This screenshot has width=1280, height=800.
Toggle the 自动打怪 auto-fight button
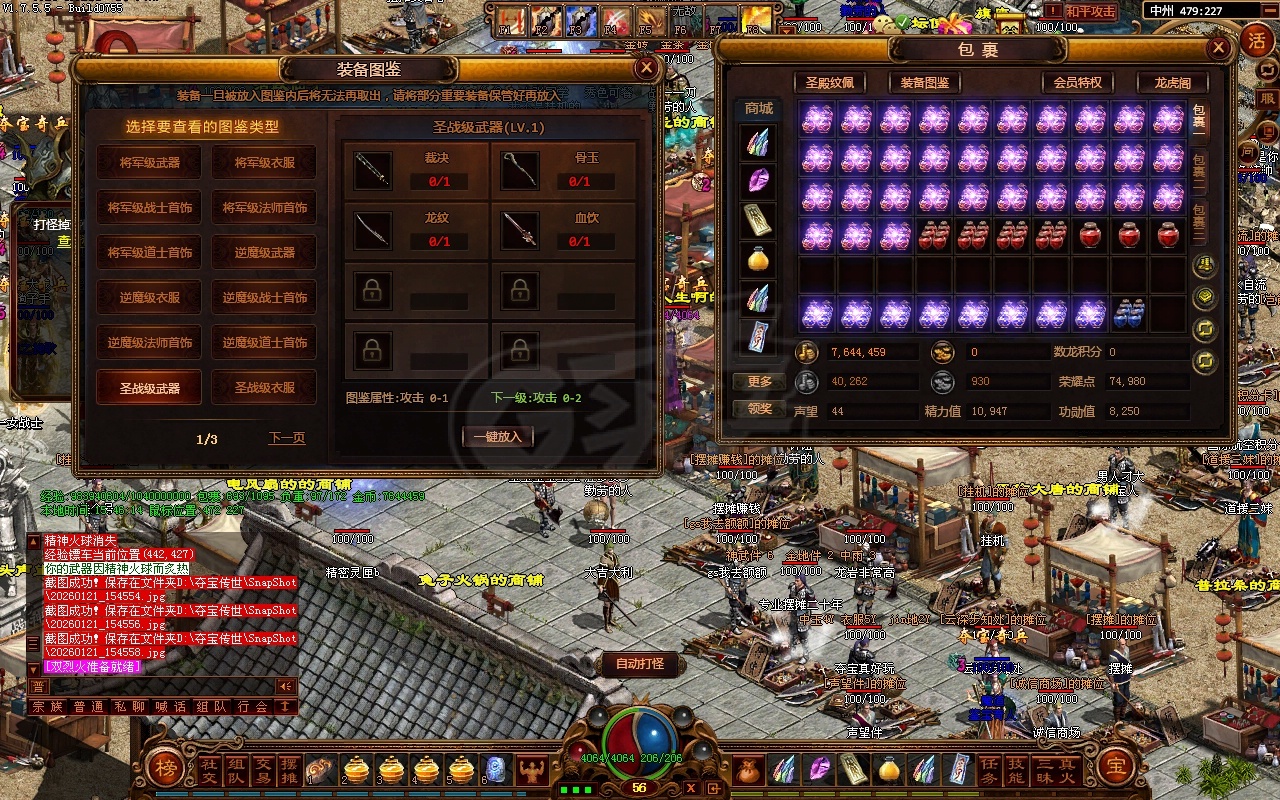[x=640, y=663]
